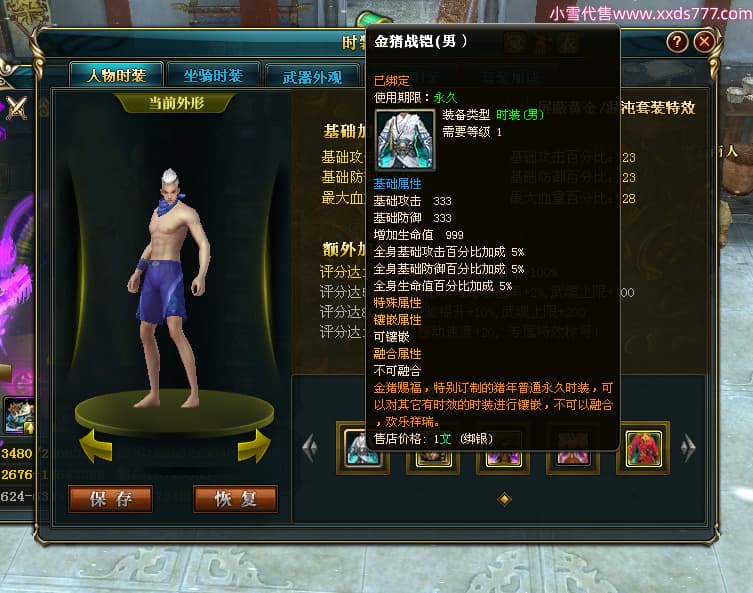Rotate the character model right
The height and width of the screenshot is (593, 753).
coord(253,446)
